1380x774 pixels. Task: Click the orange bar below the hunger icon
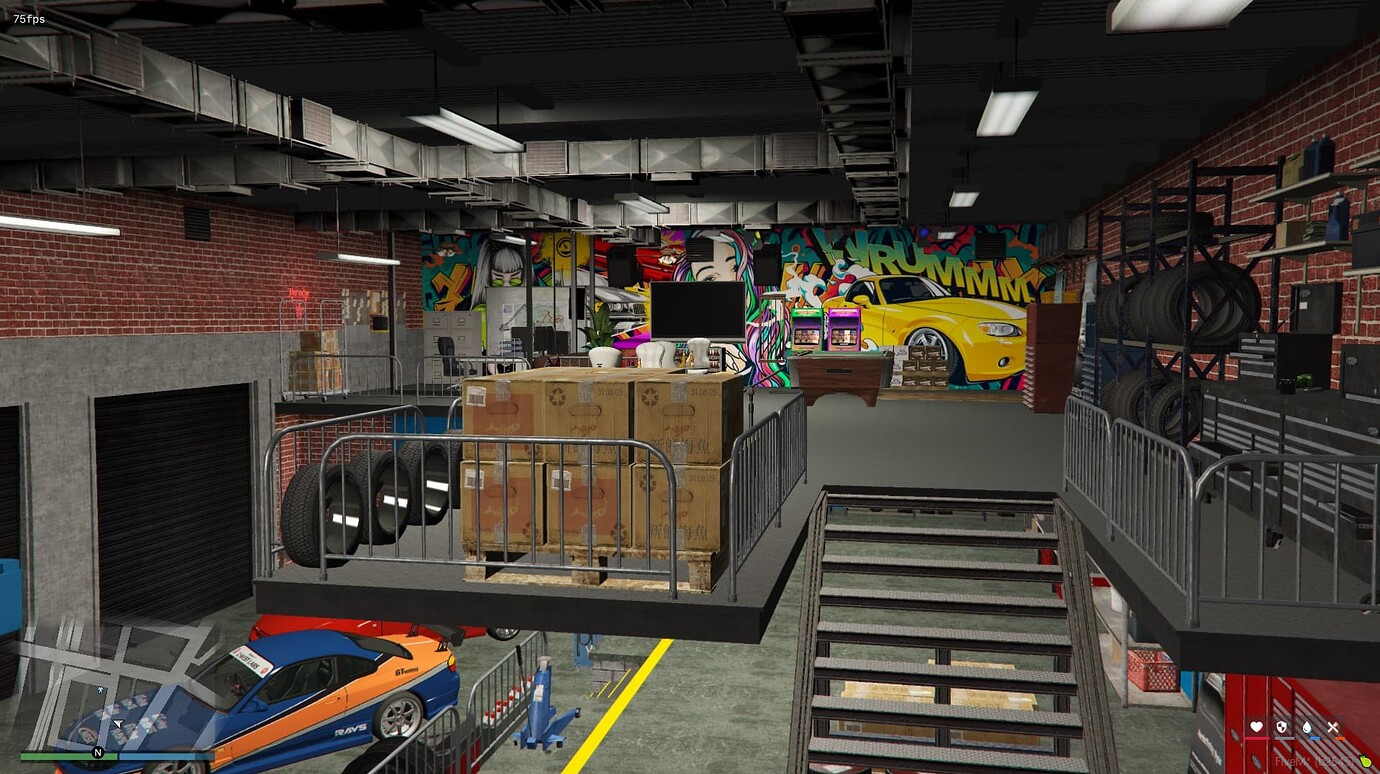pyautogui.click(x=1339, y=738)
